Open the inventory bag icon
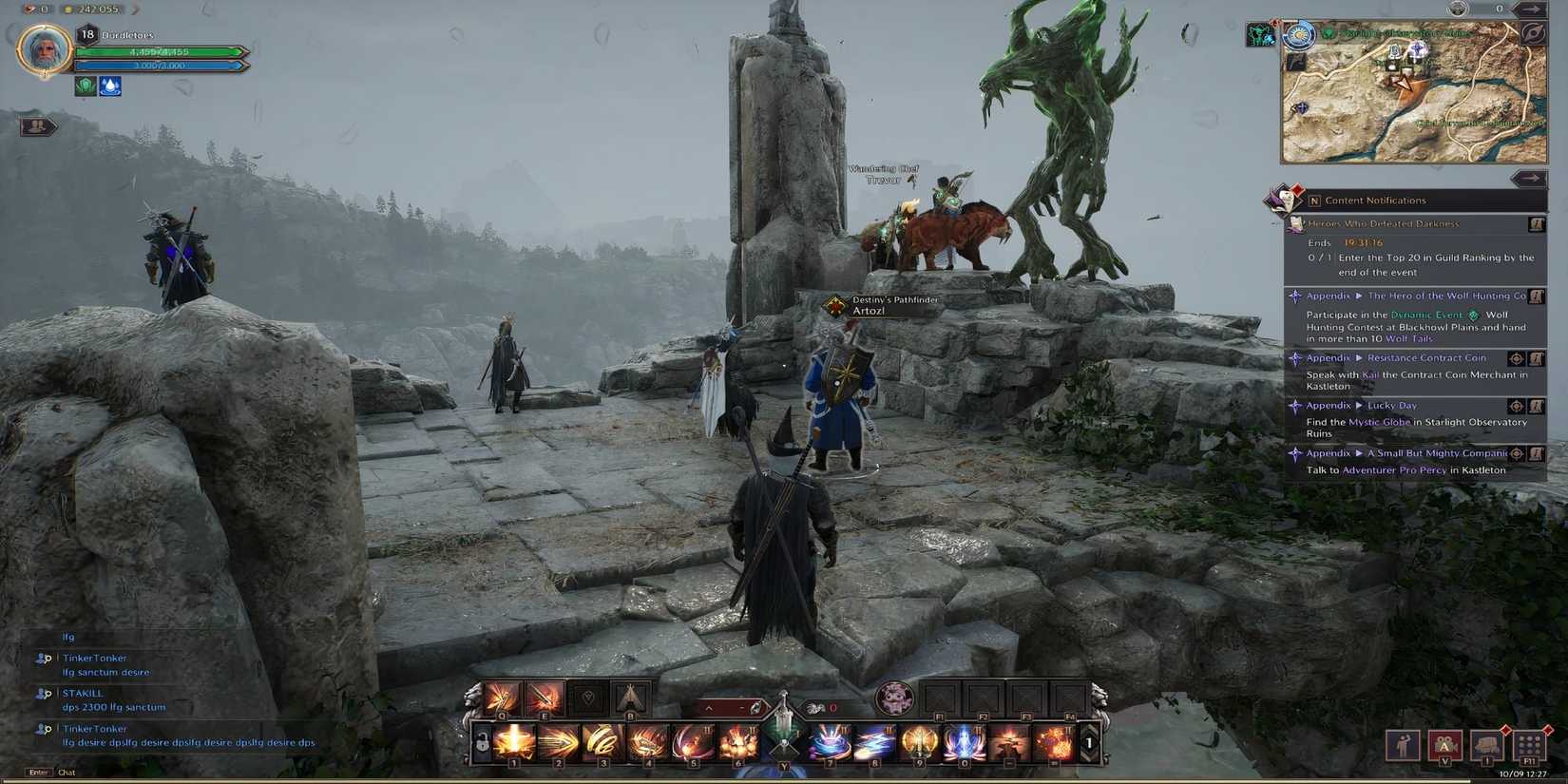This screenshot has height=784, width=1568. tap(1485, 744)
